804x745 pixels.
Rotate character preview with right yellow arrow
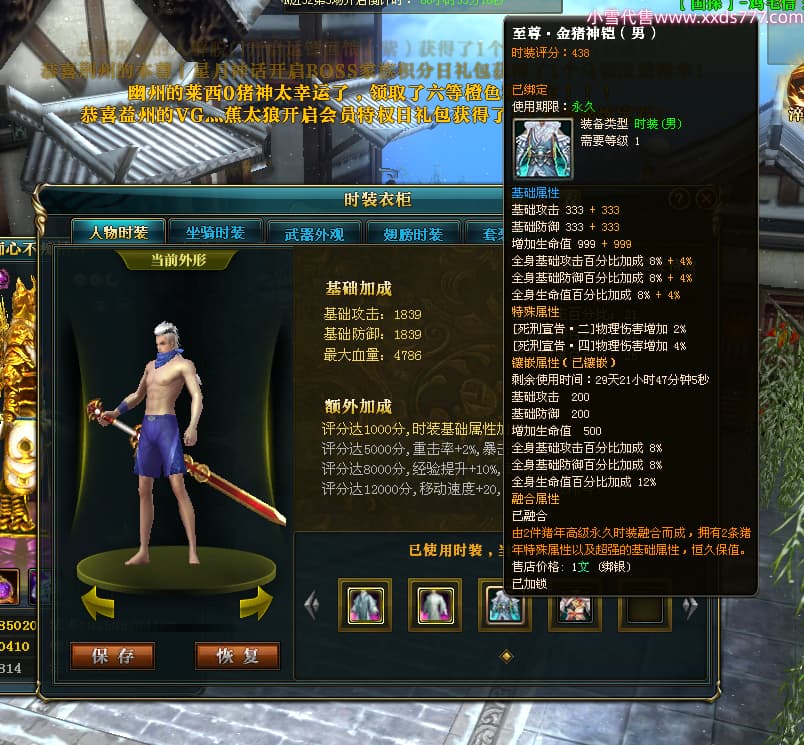coord(256,602)
